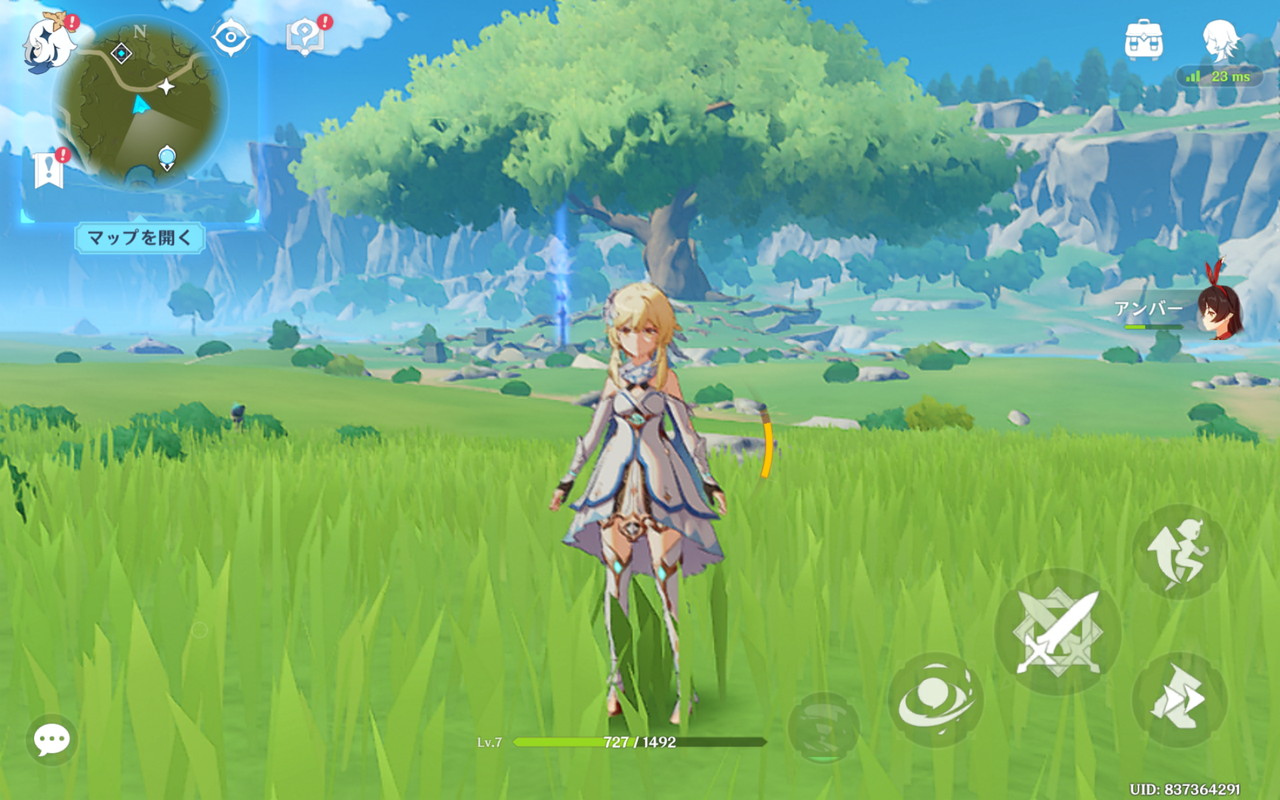Trigger the dimmed elemental burst button

pyautogui.click(x=823, y=728)
